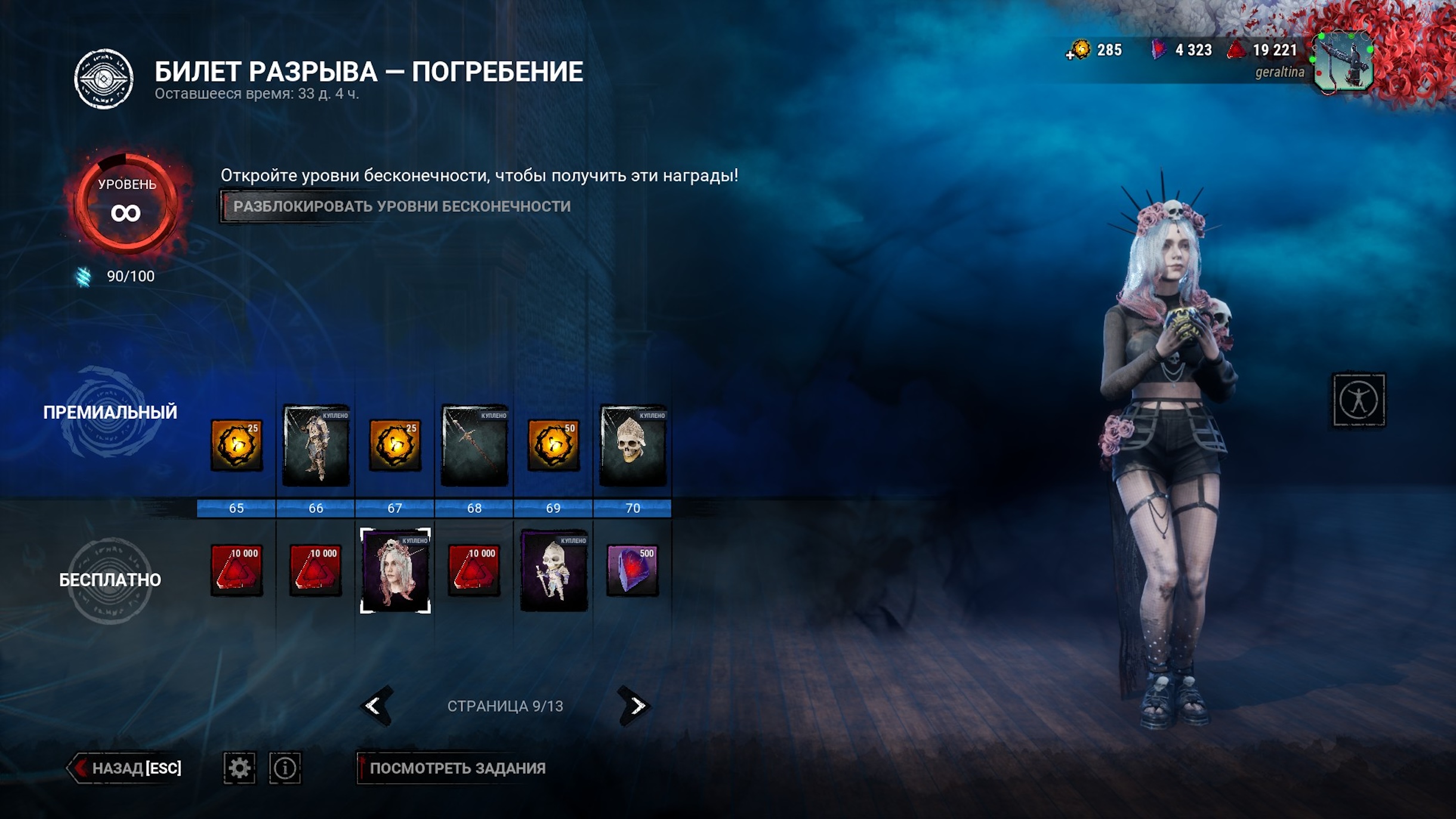
Task: Click the Rift pass emblem logo
Action: pos(104,79)
